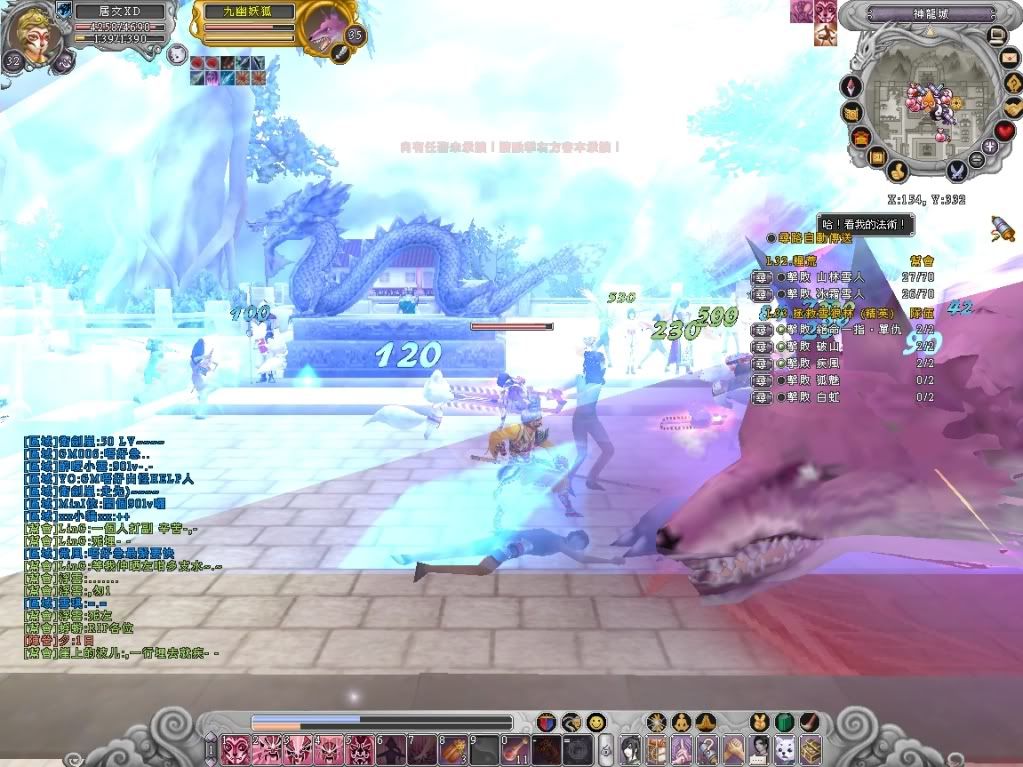Zoom in the minimap with plus button
The image size is (1023, 767).
point(990,146)
